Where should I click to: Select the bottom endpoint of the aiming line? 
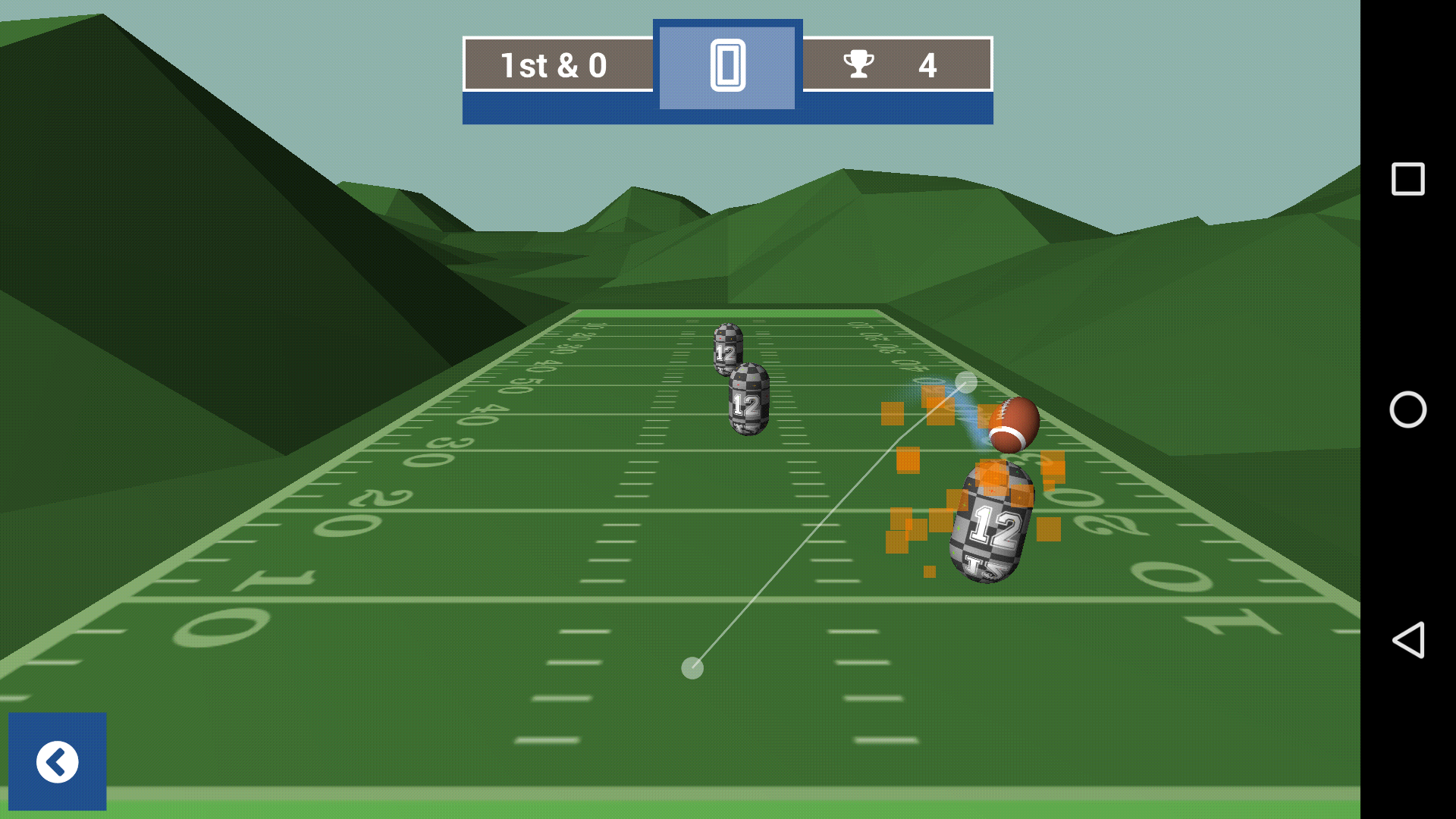coord(692,667)
